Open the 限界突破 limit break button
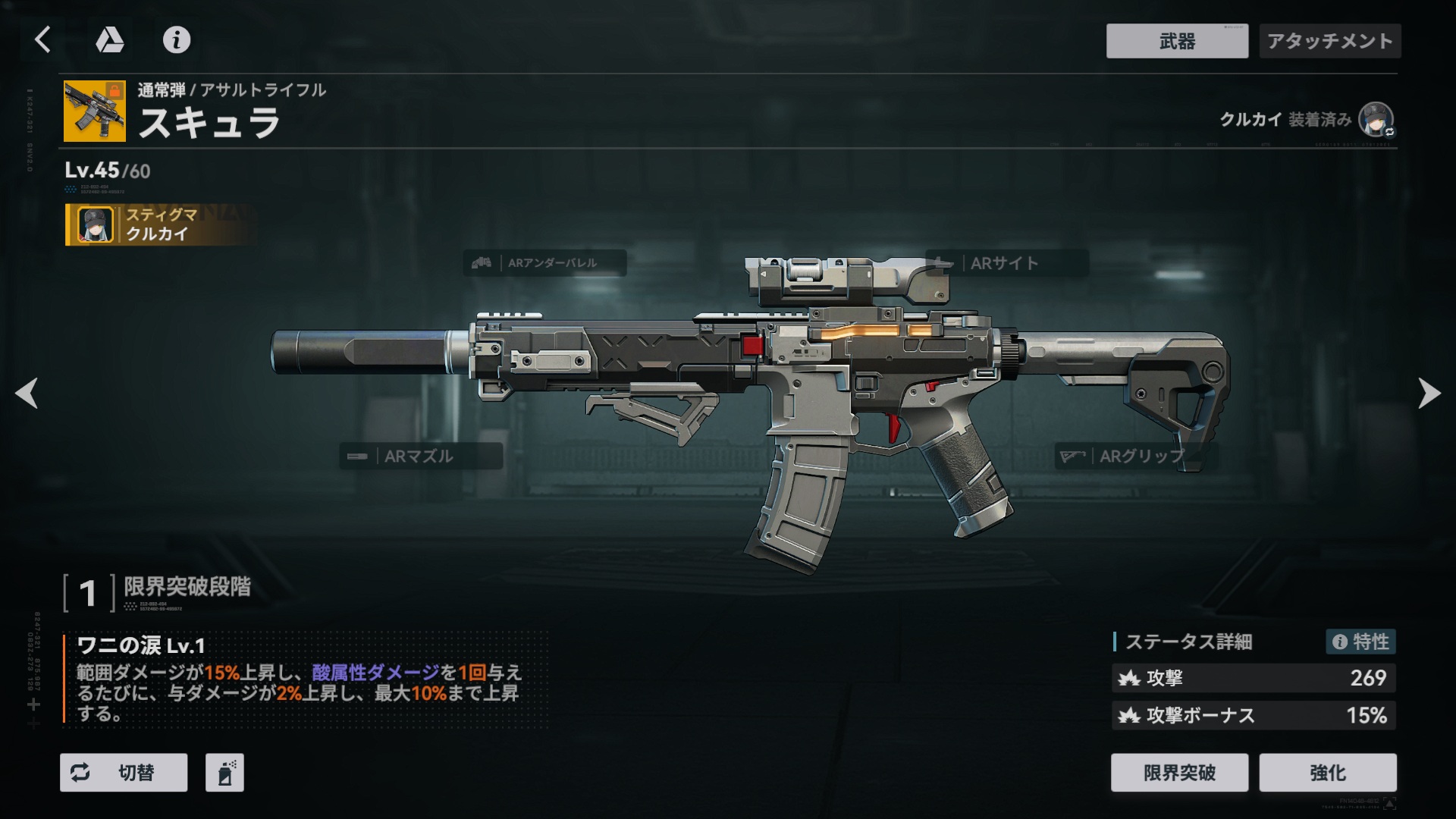Image resolution: width=1456 pixels, height=819 pixels. [1179, 772]
